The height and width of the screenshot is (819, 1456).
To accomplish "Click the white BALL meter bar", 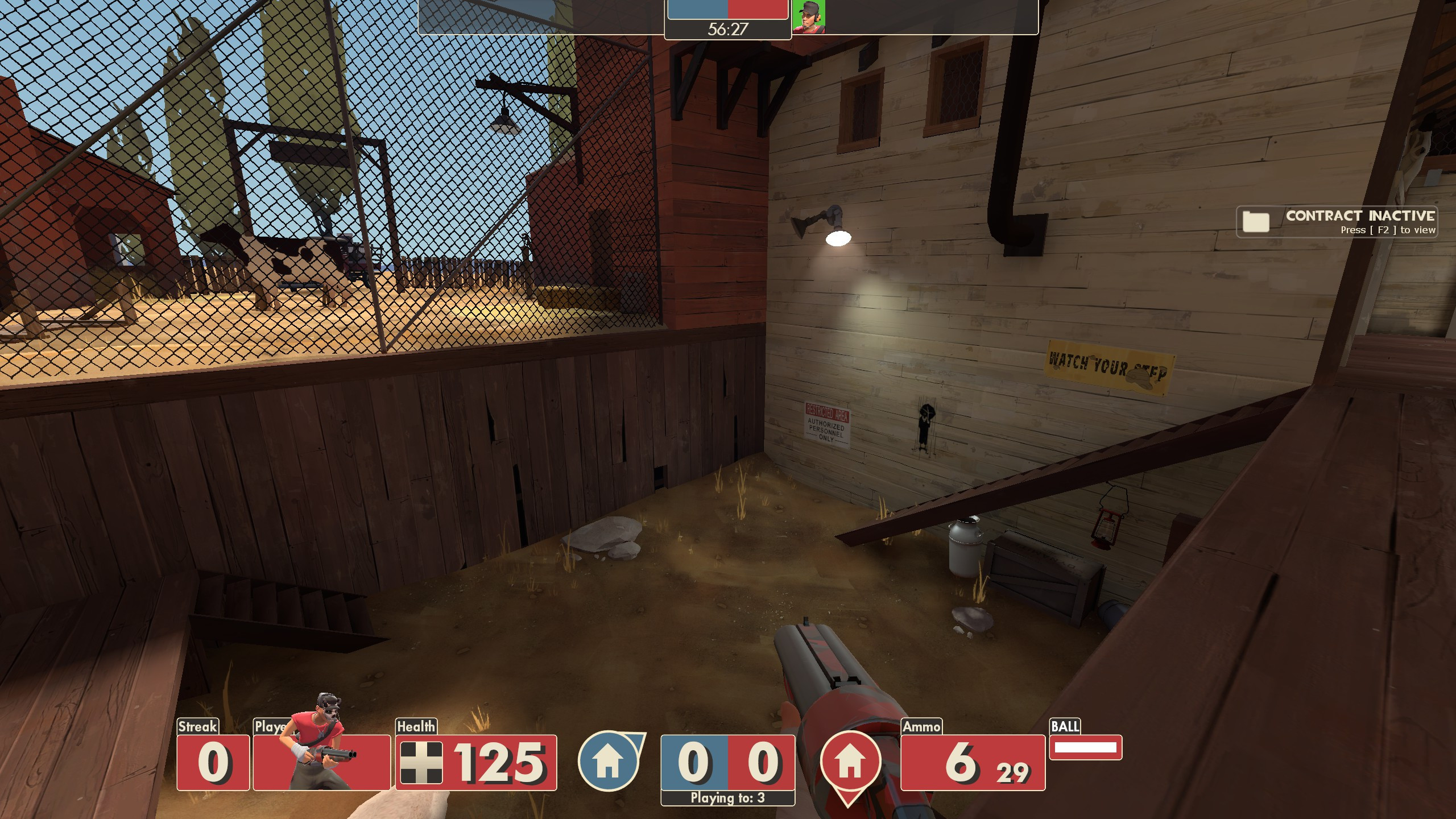I will point(1088,748).
